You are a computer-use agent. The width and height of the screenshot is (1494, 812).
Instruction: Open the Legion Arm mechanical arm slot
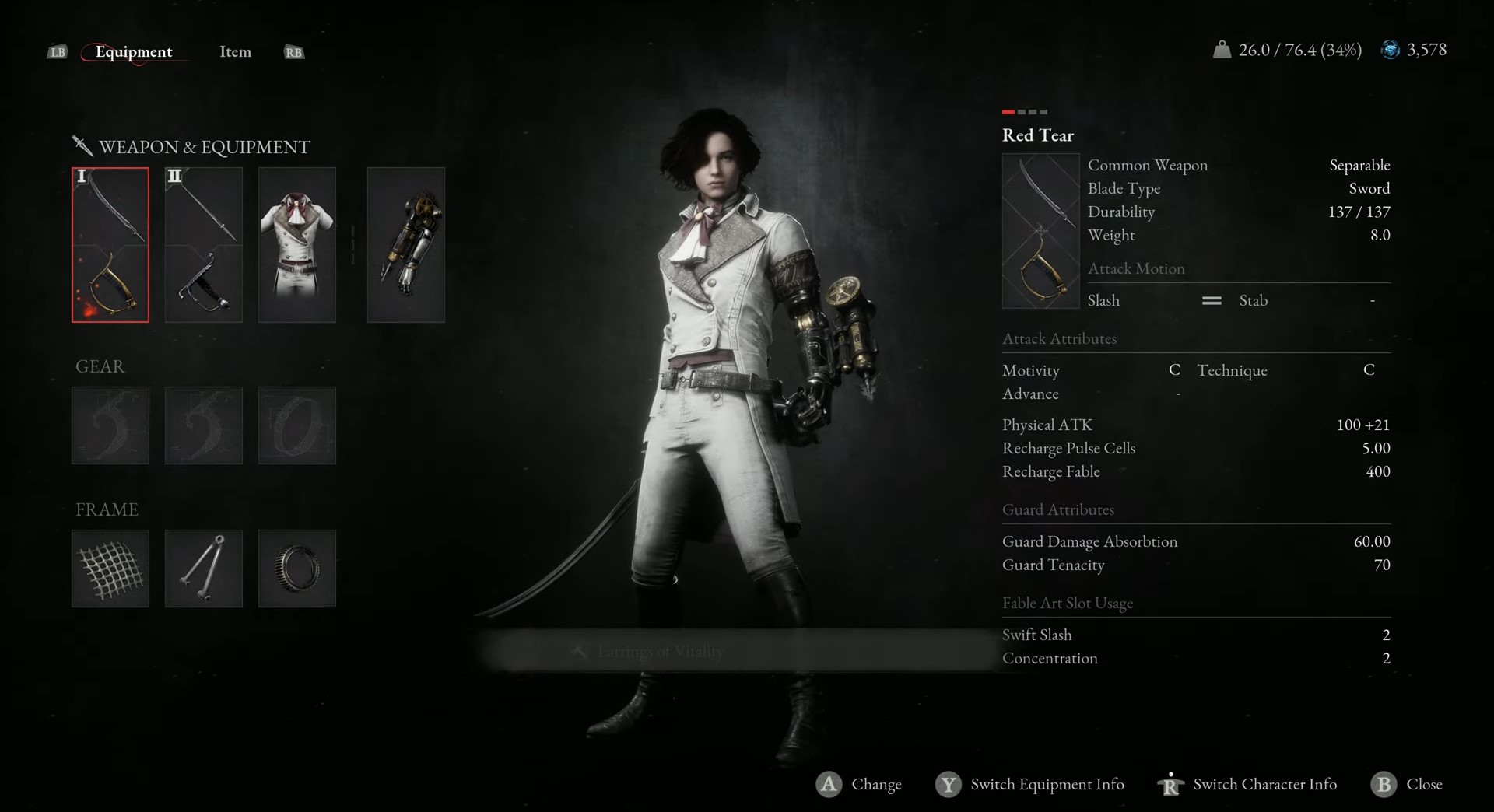tap(406, 244)
